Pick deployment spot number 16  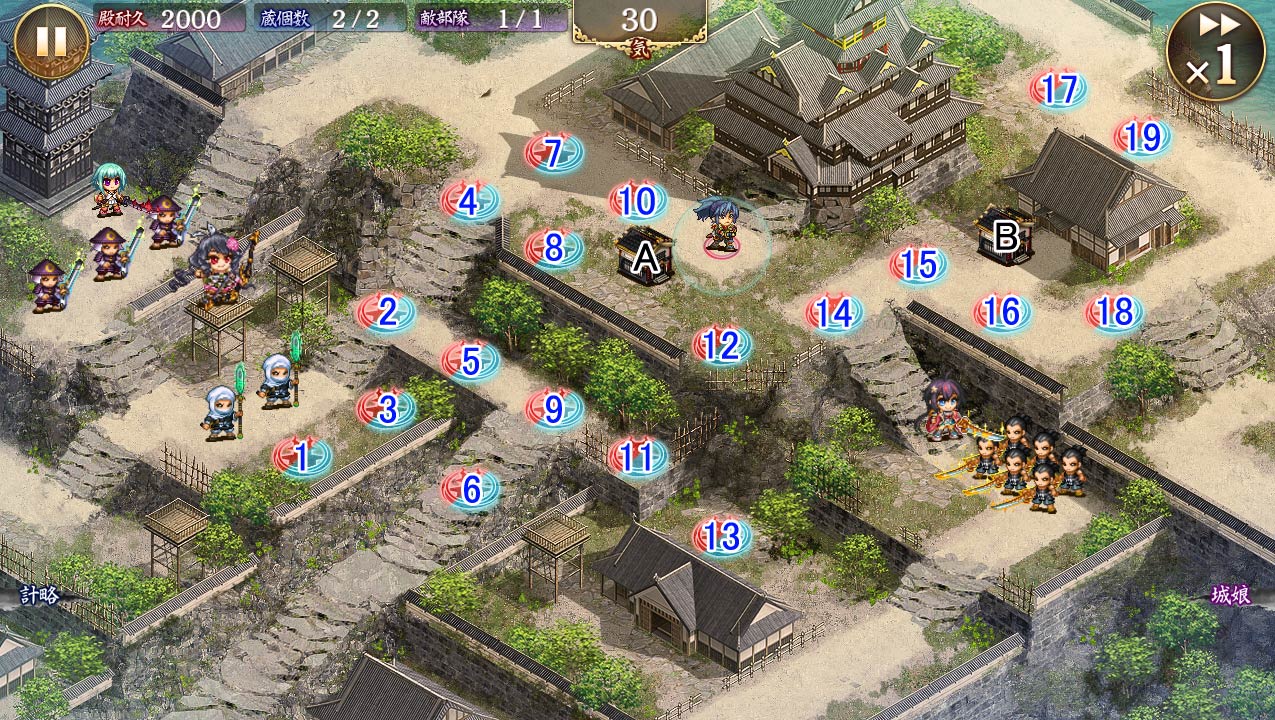pyautogui.click(x=1002, y=313)
